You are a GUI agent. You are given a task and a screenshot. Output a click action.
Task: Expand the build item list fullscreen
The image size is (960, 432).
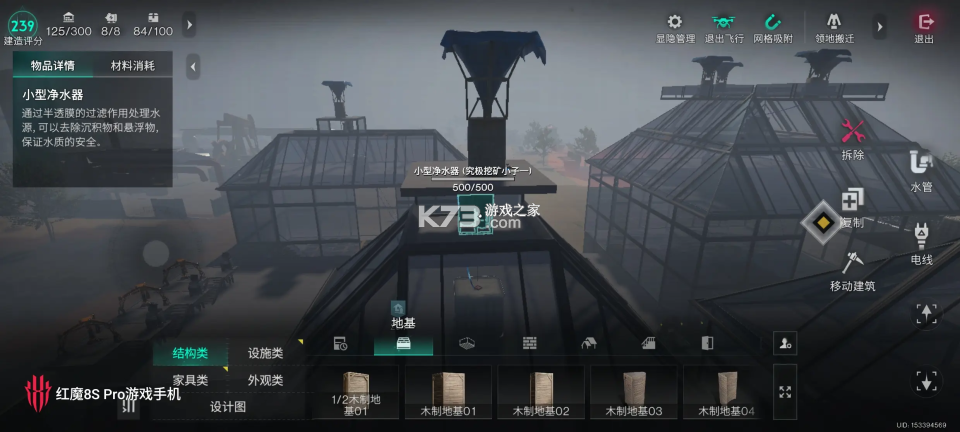coord(785,392)
